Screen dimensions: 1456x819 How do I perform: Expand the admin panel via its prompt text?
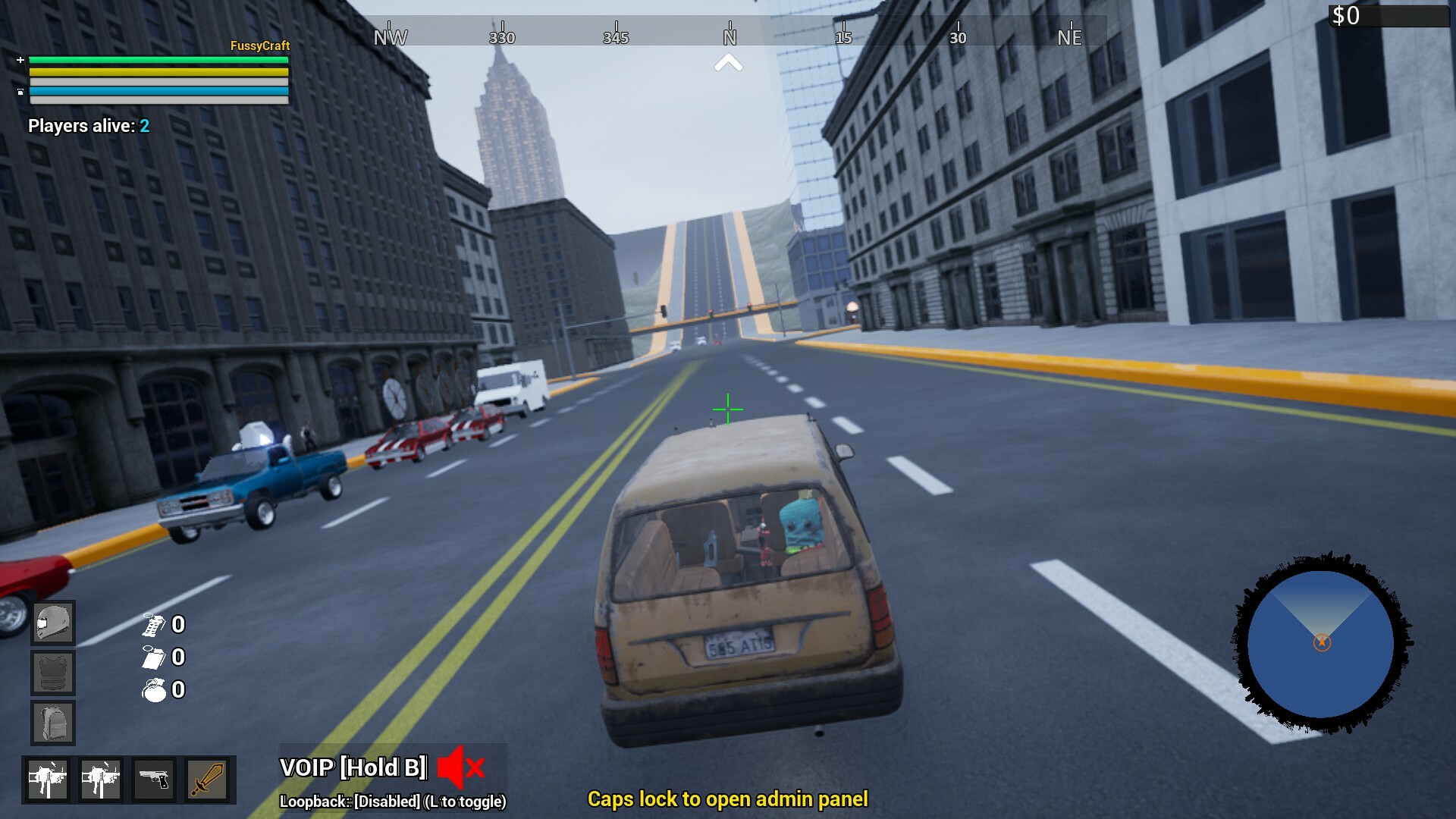pyautogui.click(x=730, y=799)
